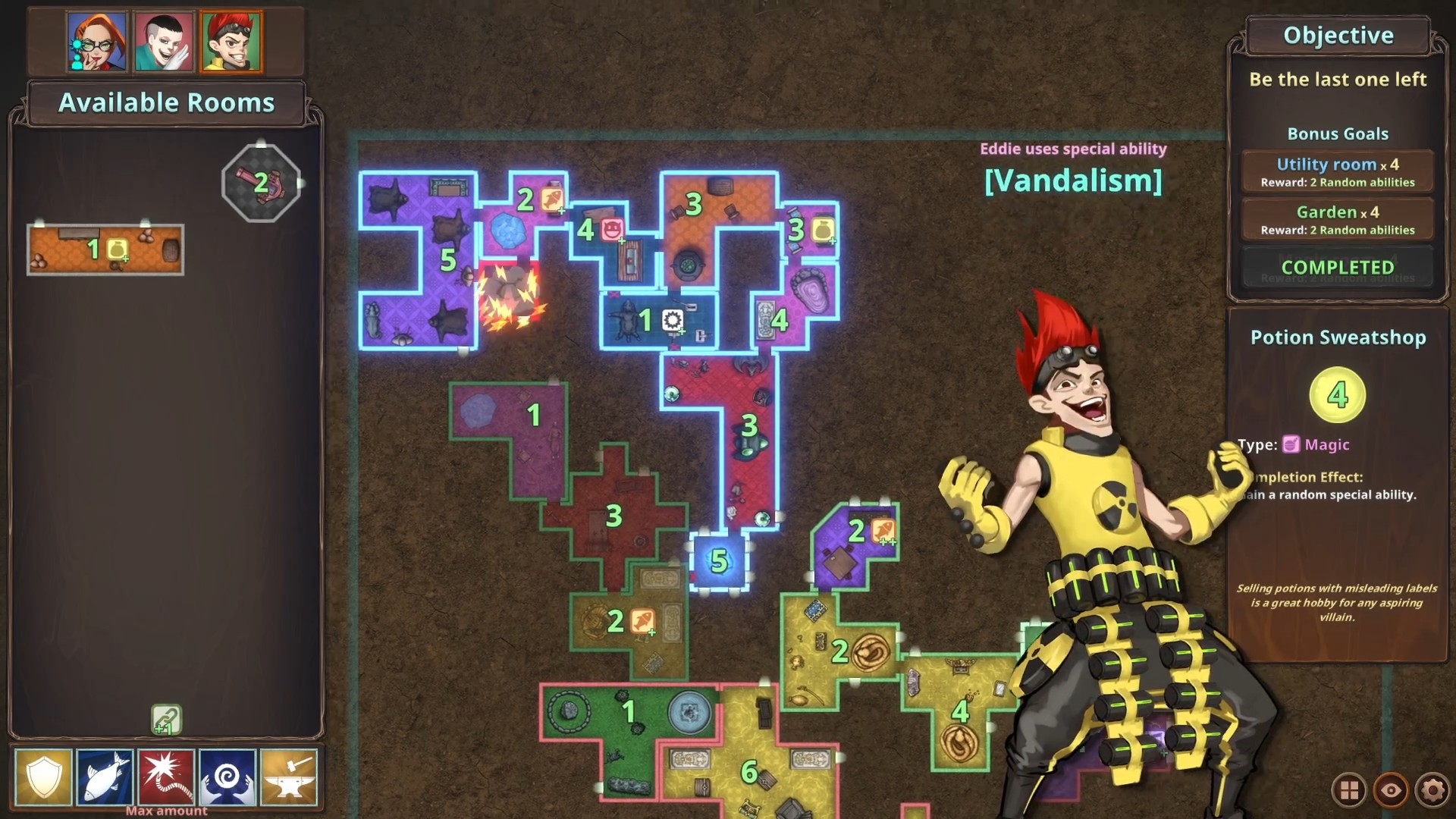Select the red-haired woman portrait
The image size is (1456, 819).
point(97,42)
